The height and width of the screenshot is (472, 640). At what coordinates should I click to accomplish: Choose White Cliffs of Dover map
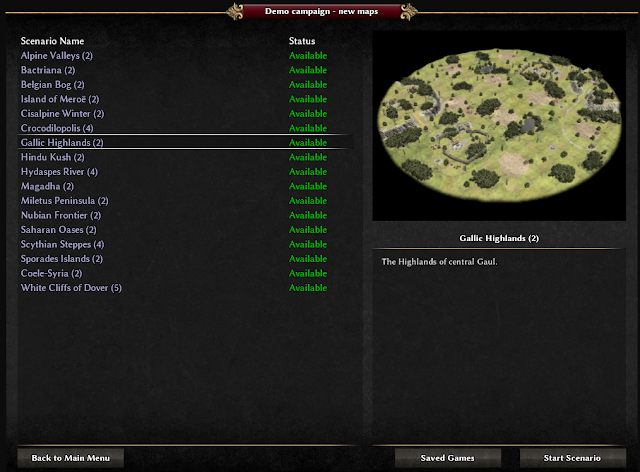(71, 288)
